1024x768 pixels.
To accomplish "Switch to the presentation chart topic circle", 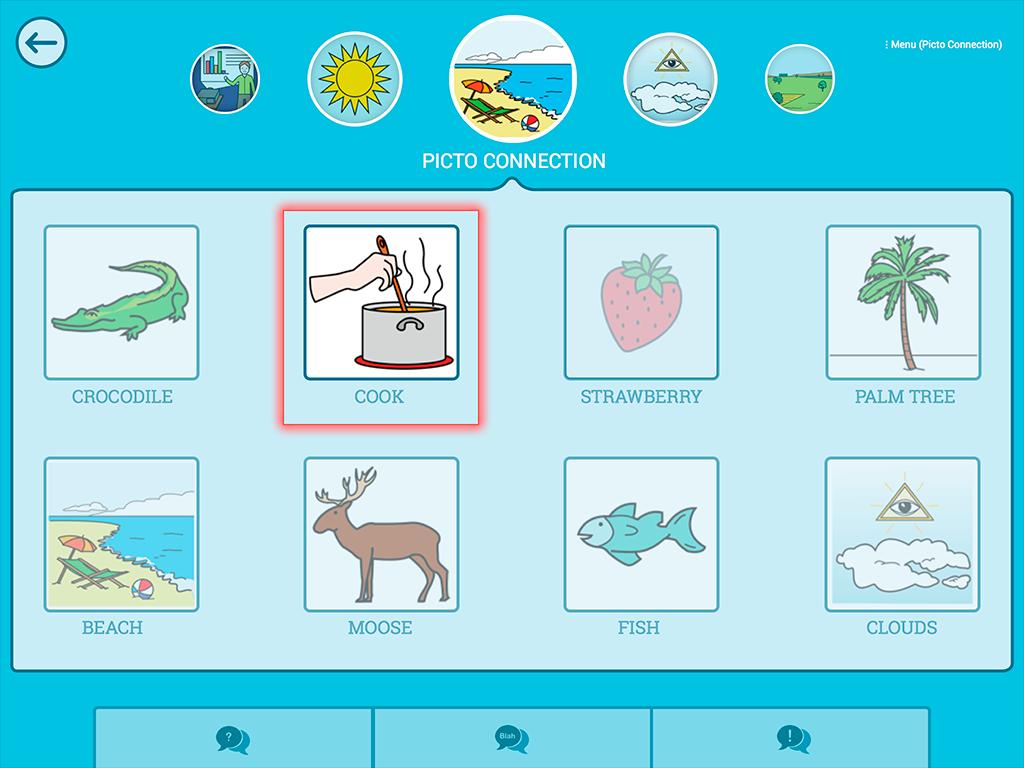I will (x=226, y=79).
